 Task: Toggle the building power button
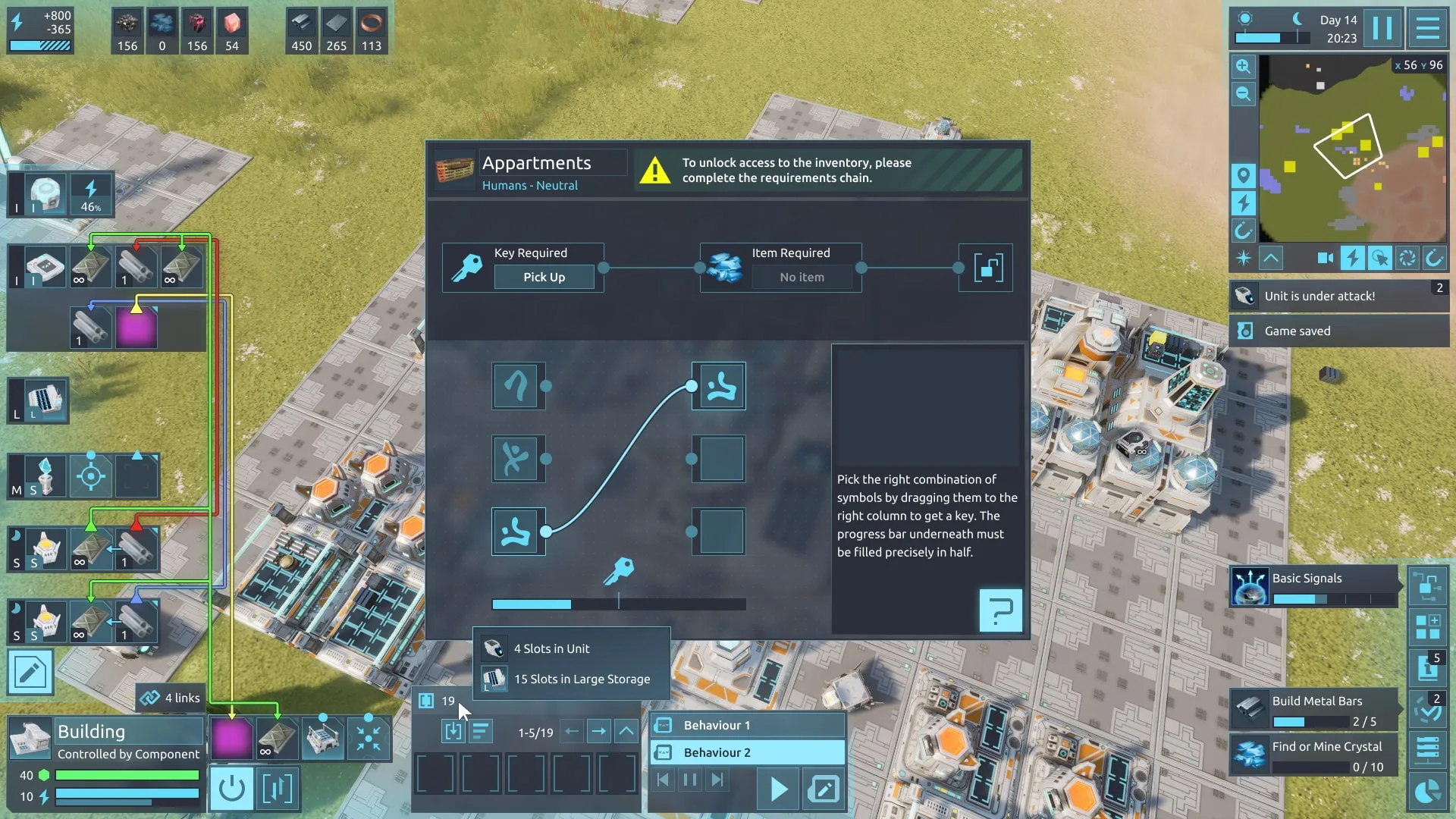[x=231, y=789]
